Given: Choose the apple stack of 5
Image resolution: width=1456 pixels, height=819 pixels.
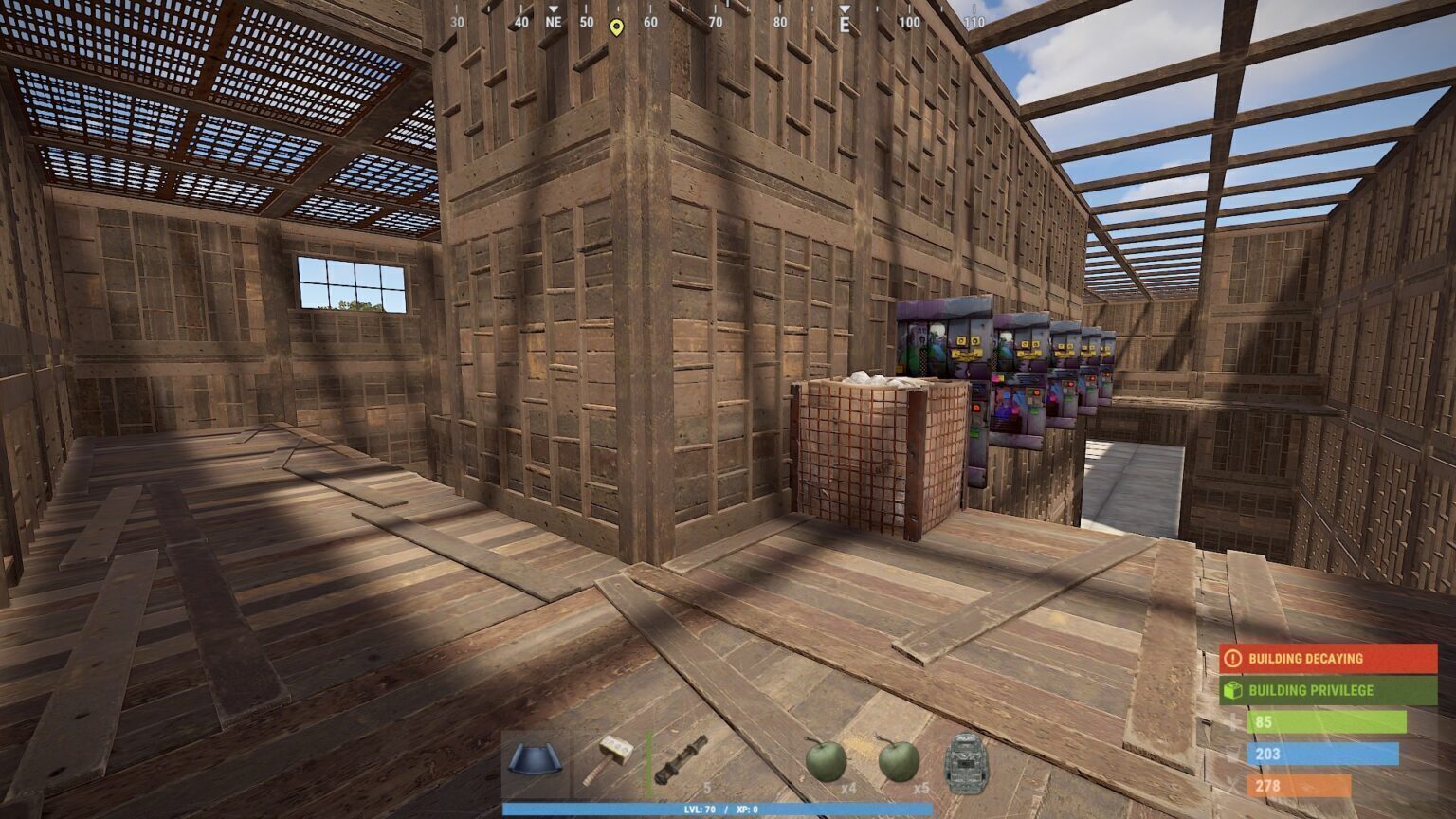Looking at the screenshot, I should (x=899, y=762).
